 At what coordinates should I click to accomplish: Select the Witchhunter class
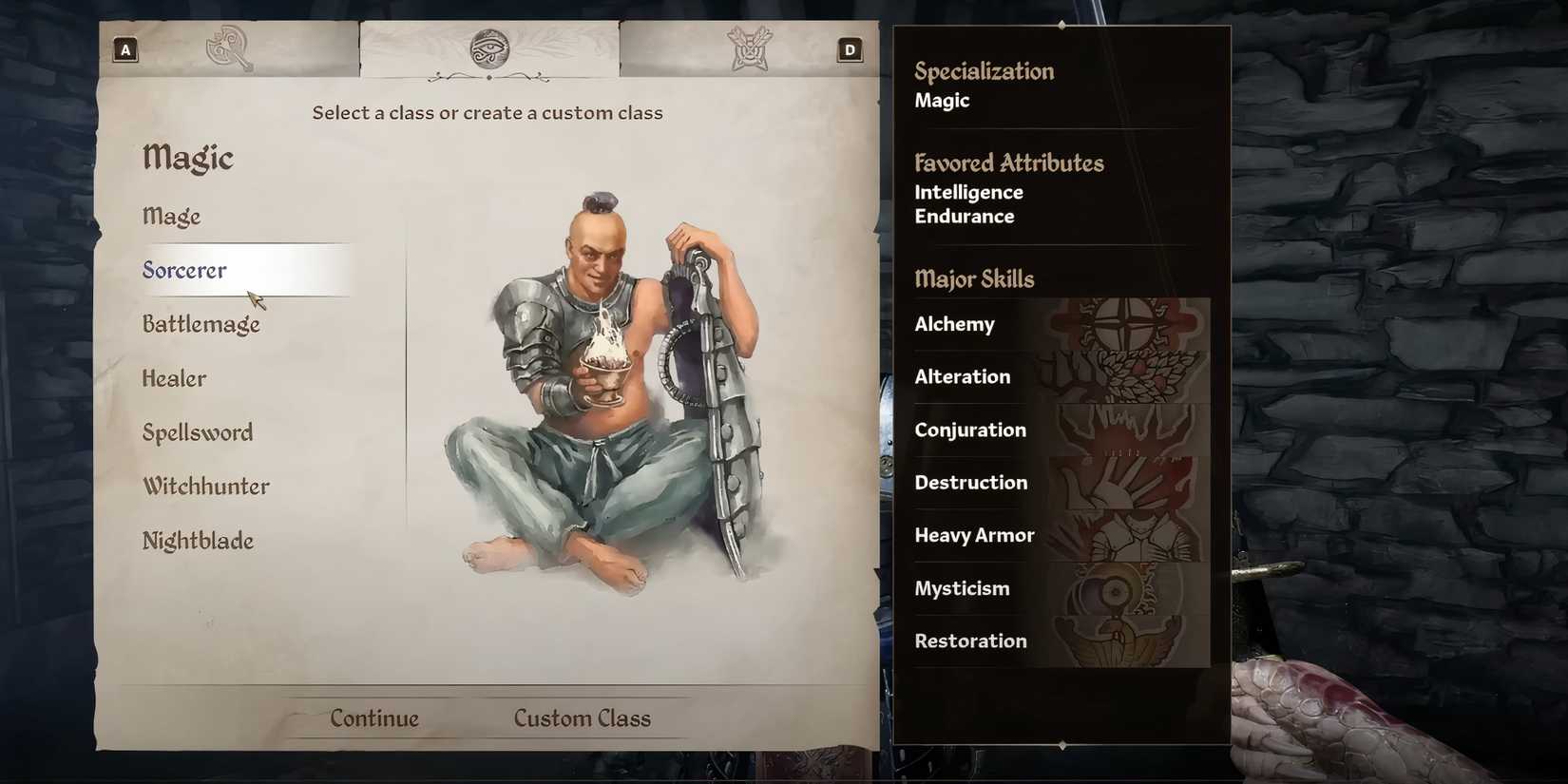pyautogui.click(x=206, y=488)
